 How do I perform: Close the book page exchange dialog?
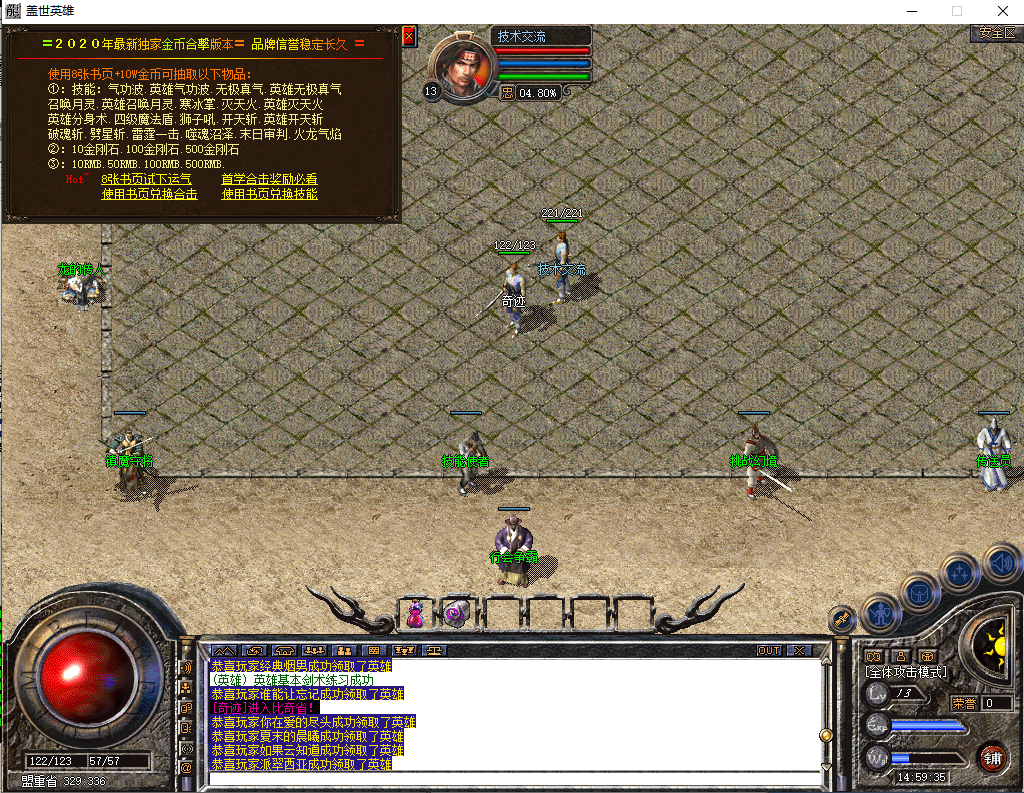(x=408, y=36)
